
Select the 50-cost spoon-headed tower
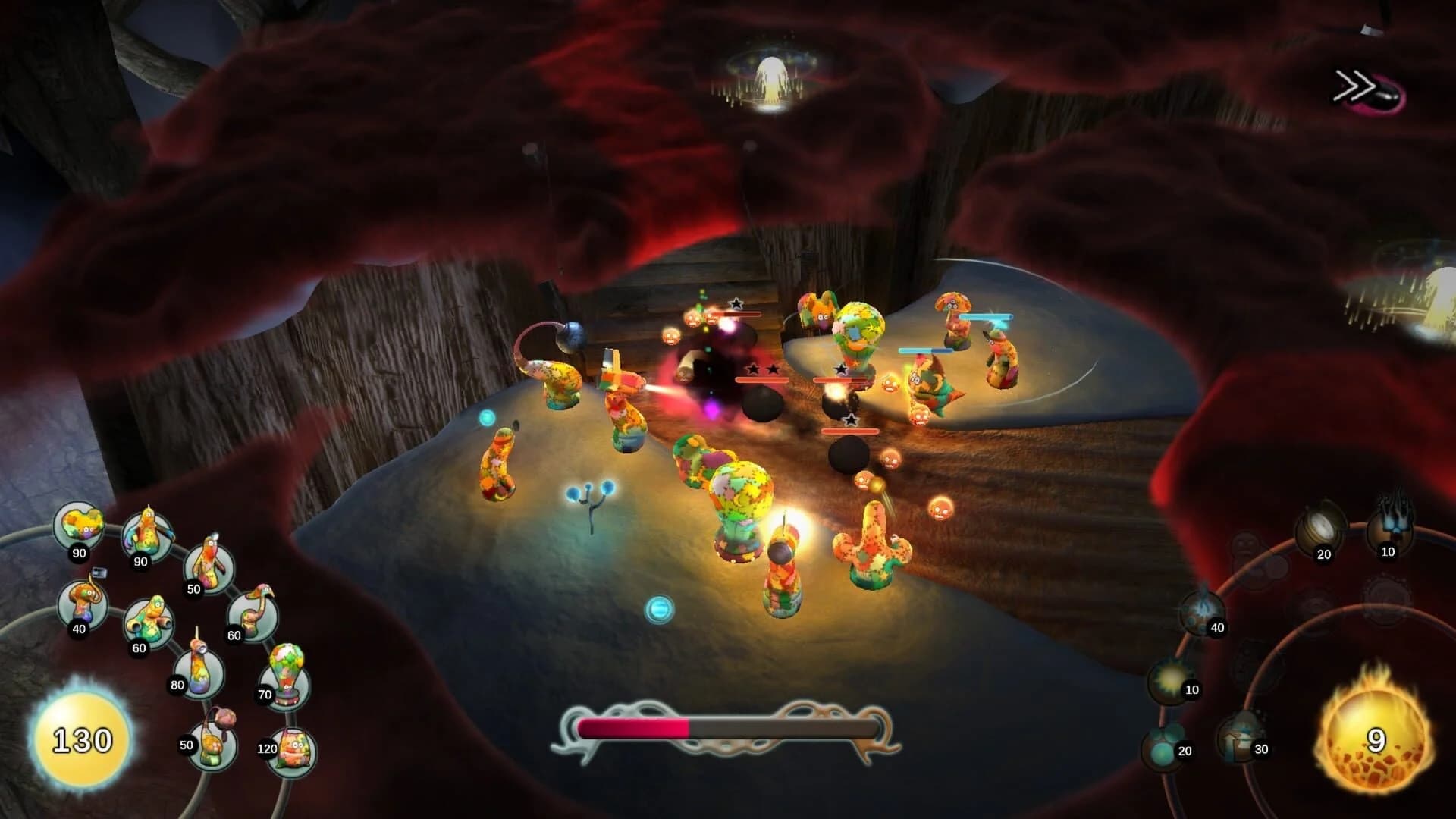click(209, 563)
